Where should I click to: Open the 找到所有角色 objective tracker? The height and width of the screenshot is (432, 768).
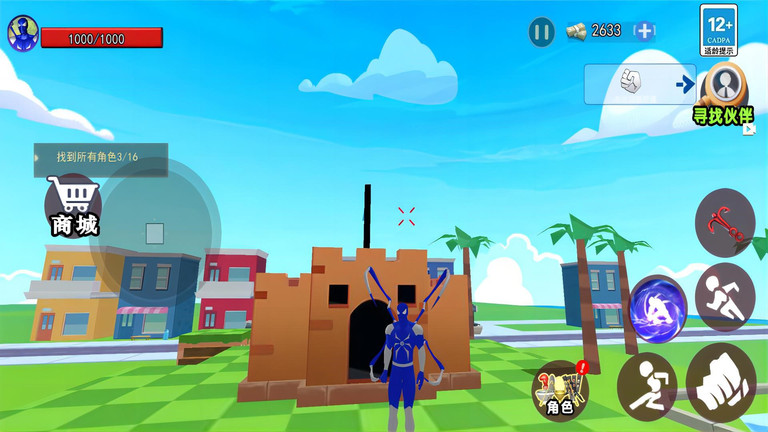[100, 158]
